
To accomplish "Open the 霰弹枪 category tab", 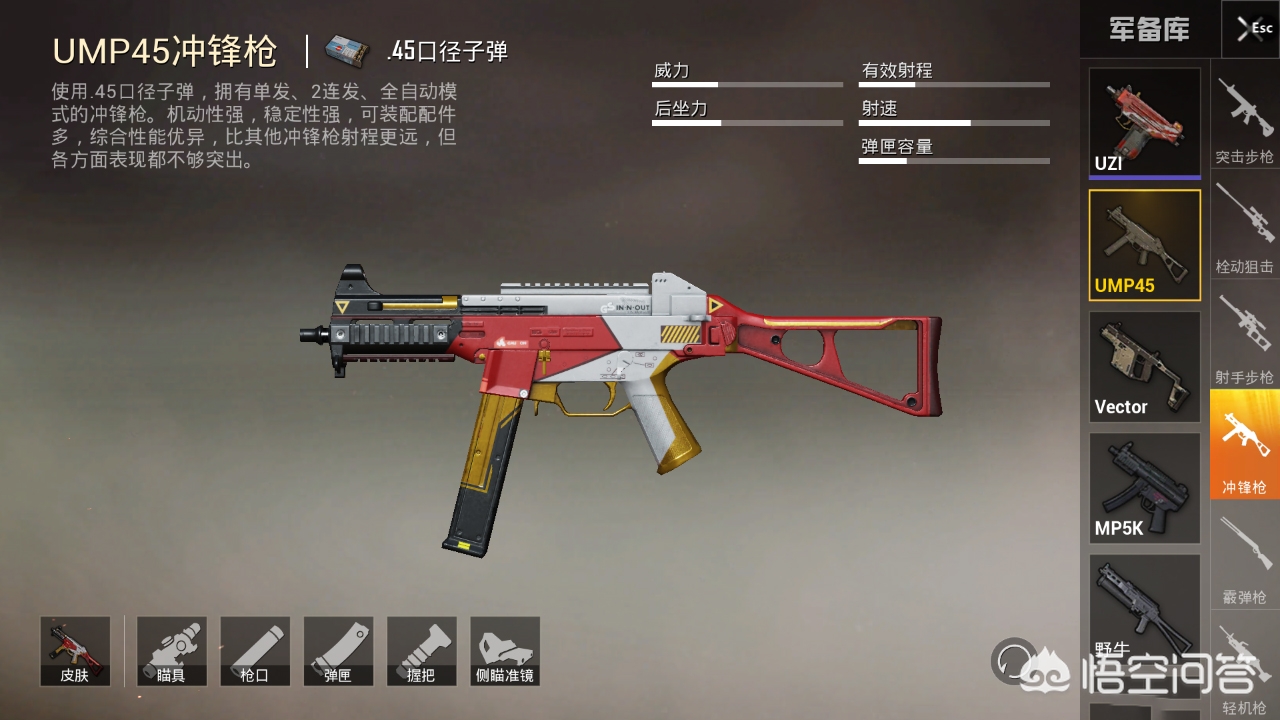I will point(1244,555).
